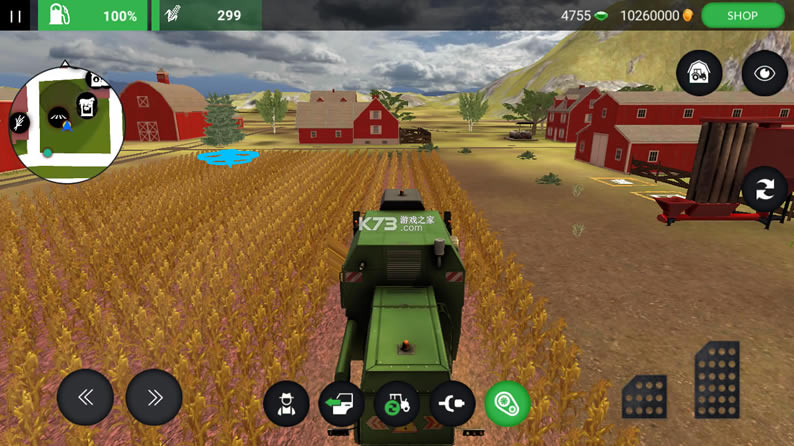Toggle the green harvester belt button
Screen dimensions: 794x446
click(507, 404)
